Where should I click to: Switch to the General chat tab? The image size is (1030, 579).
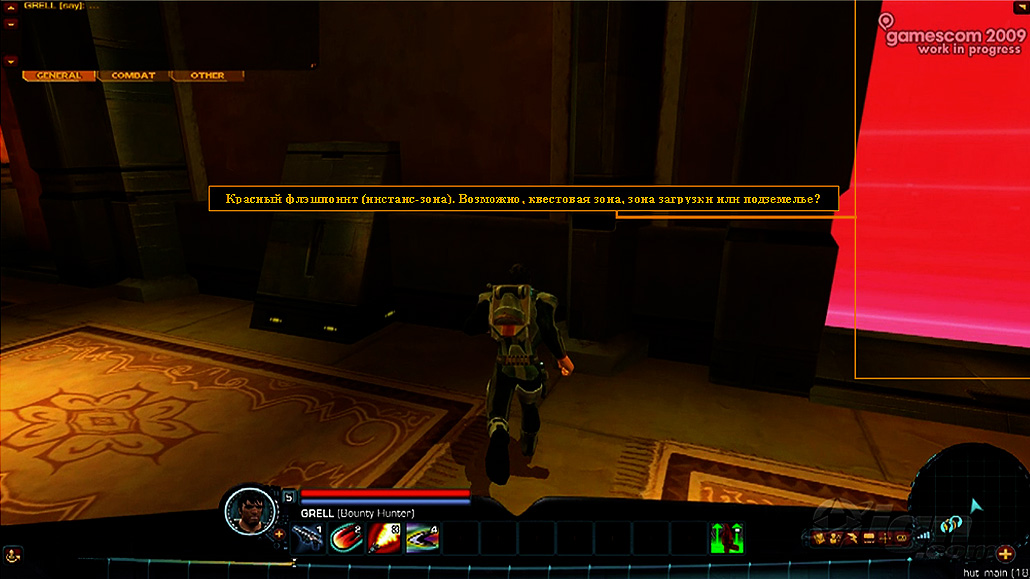pos(59,76)
